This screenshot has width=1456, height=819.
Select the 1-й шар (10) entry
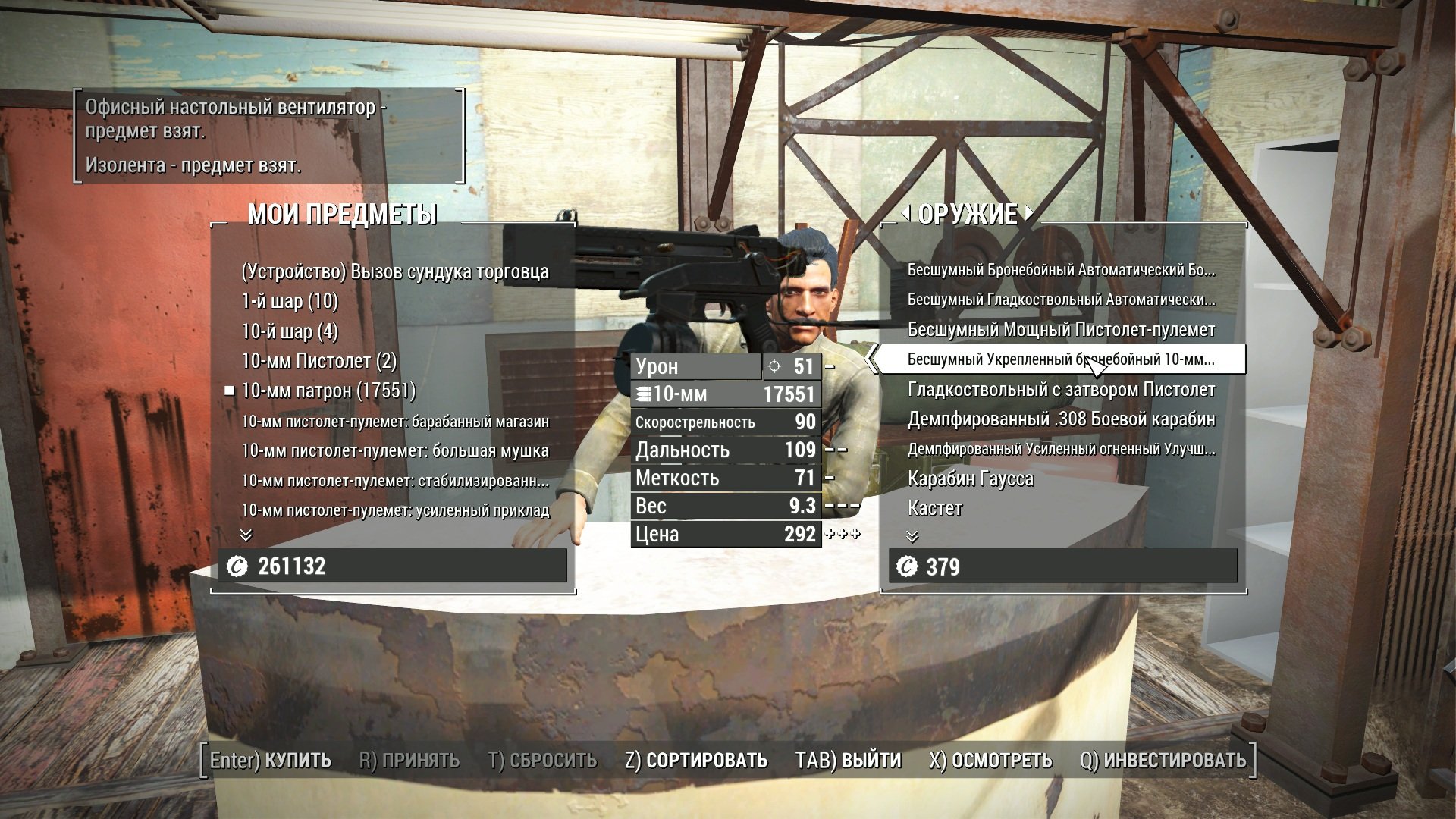click(290, 301)
